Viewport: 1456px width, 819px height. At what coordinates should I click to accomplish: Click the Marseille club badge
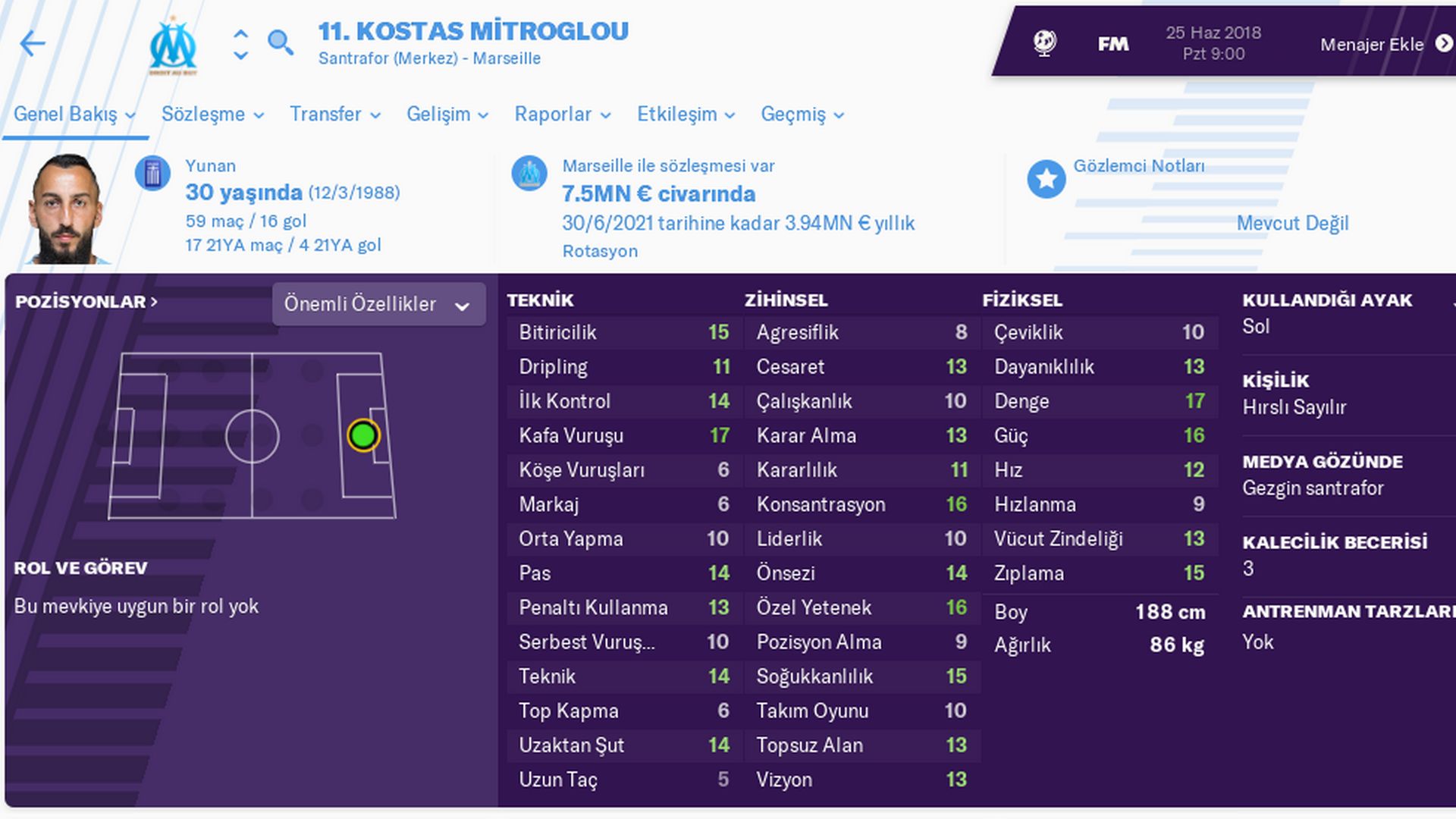tap(173, 45)
